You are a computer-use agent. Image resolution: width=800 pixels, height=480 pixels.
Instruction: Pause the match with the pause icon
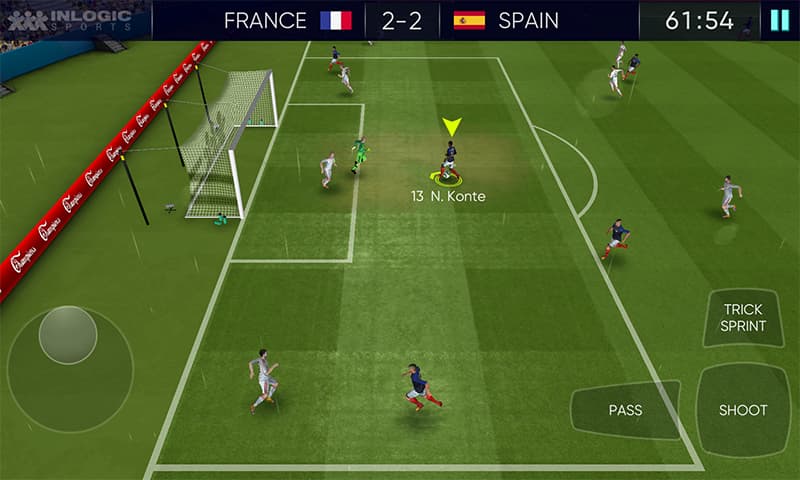(779, 20)
